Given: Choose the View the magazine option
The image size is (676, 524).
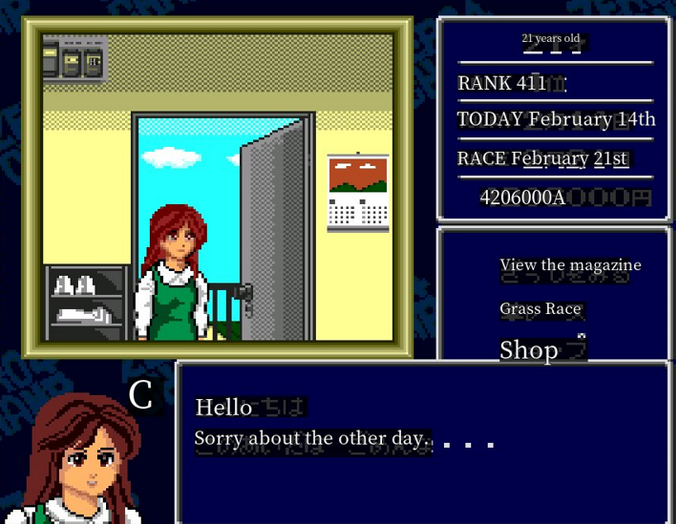Looking at the screenshot, I should click(x=570, y=265).
